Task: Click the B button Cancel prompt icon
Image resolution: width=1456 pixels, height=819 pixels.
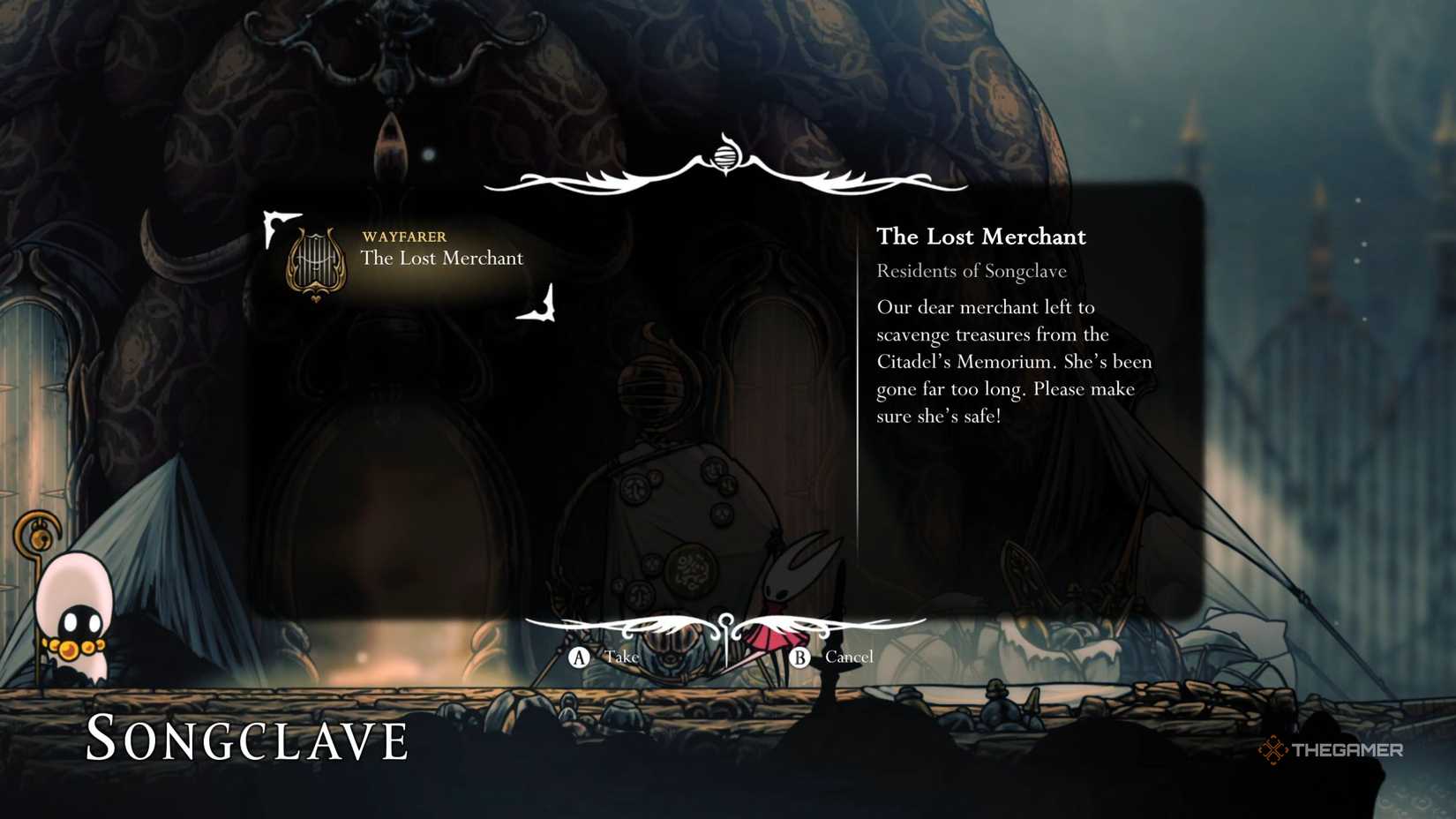Action: [800, 657]
